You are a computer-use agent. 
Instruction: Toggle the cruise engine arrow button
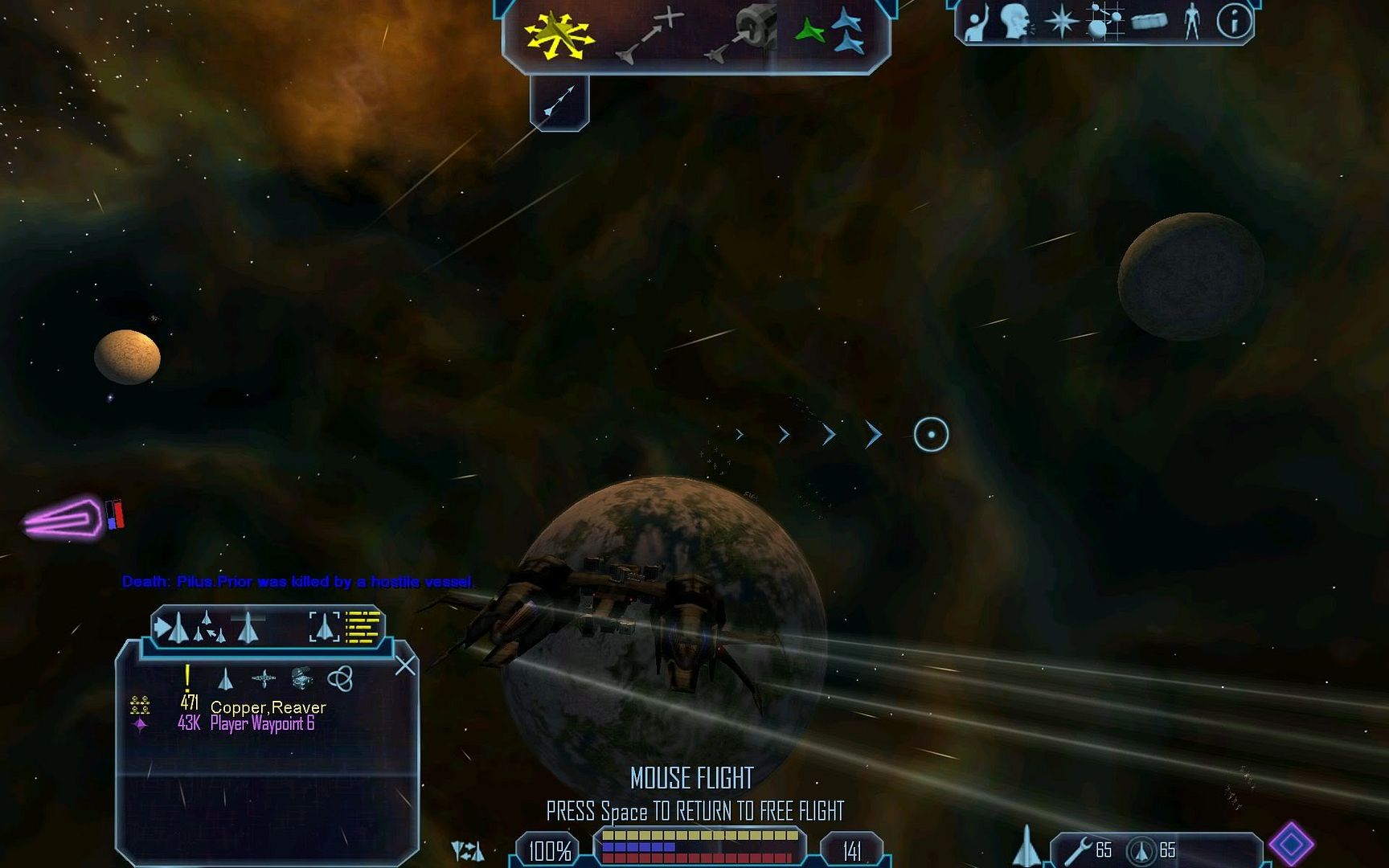(559, 102)
